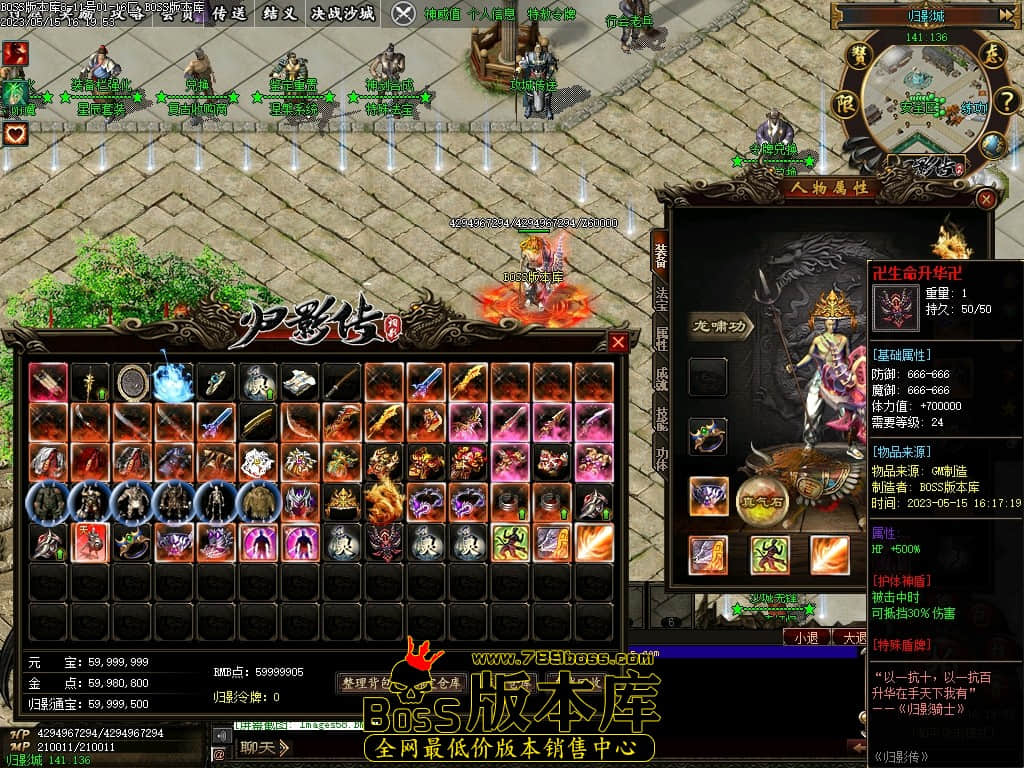Open the 个人信息 personal info link
Screen dimensions: 1024x768
pos(492,14)
